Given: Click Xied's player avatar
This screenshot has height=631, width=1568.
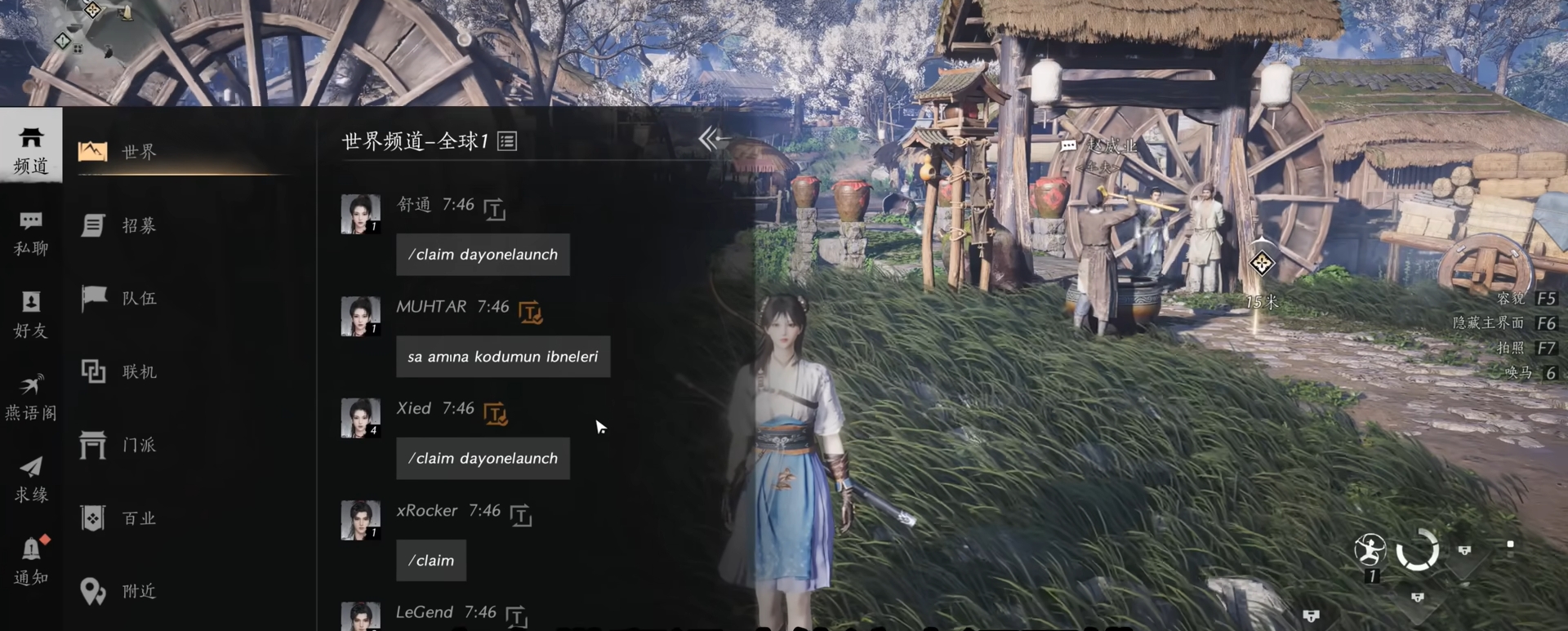Looking at the screenshot, I should (x=360, y=418).
